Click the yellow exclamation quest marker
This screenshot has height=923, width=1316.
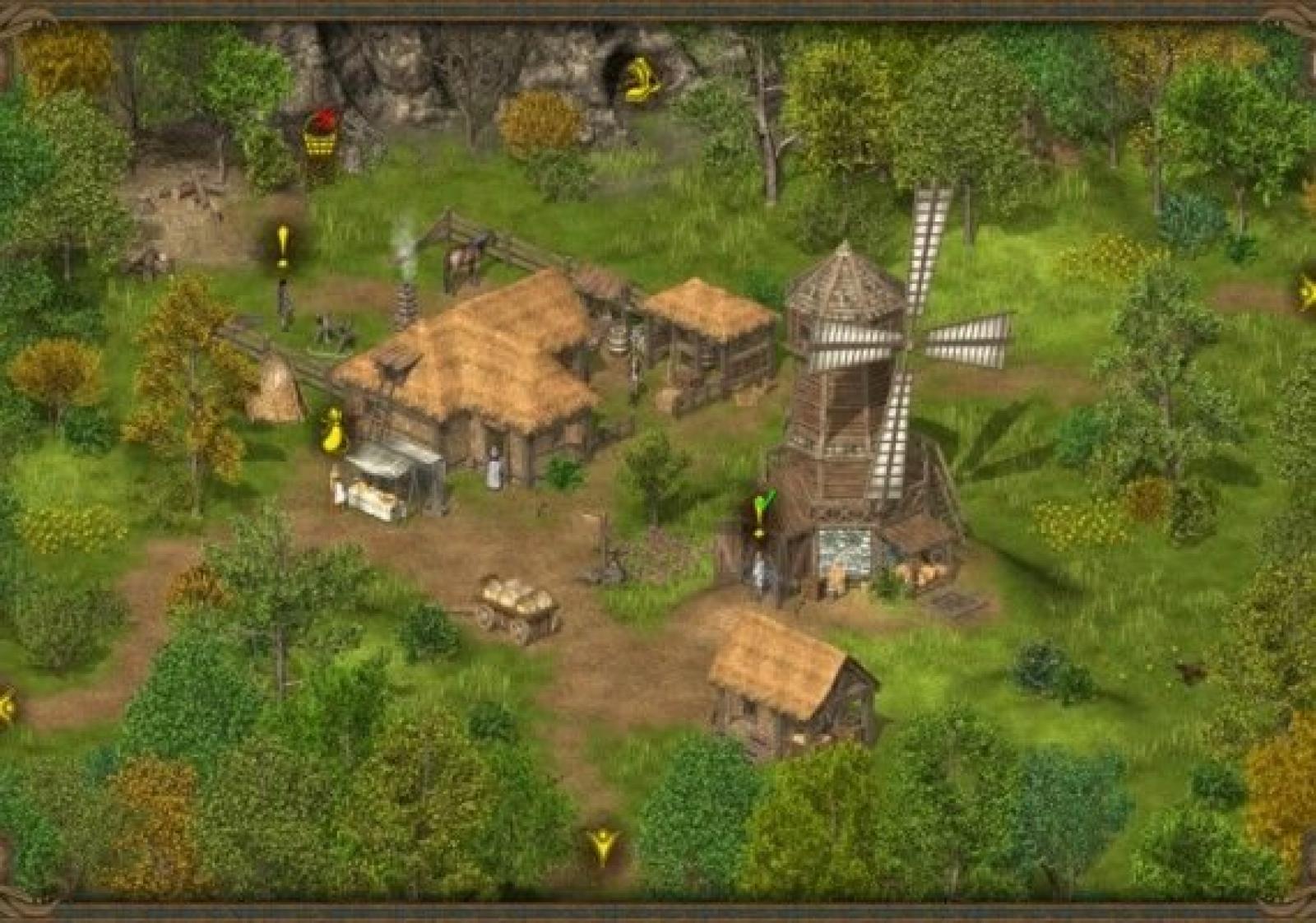pos(283,245)
